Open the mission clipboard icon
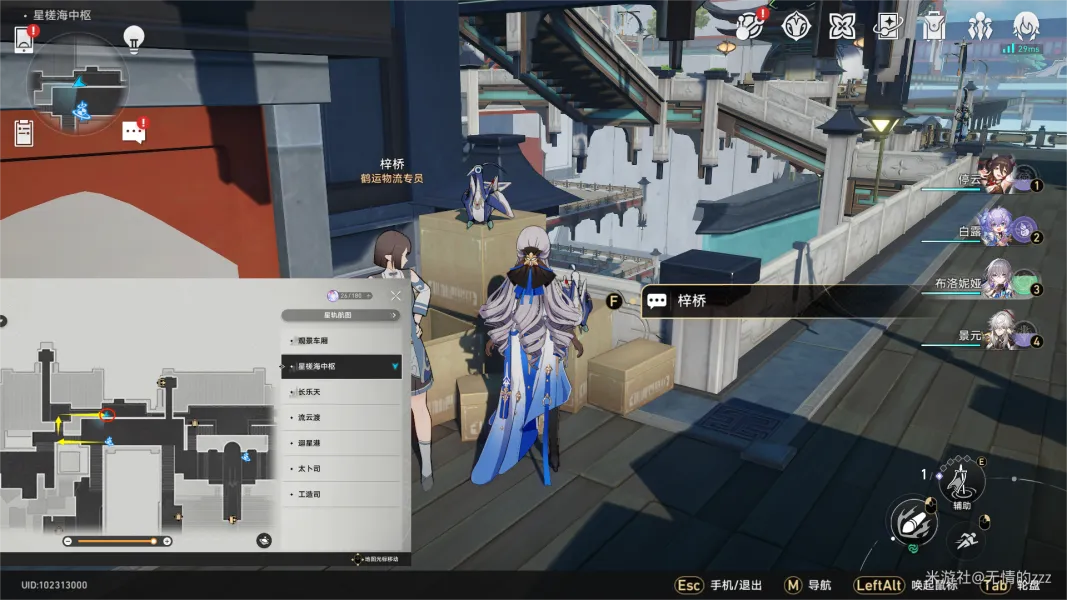 click(24, 132)
